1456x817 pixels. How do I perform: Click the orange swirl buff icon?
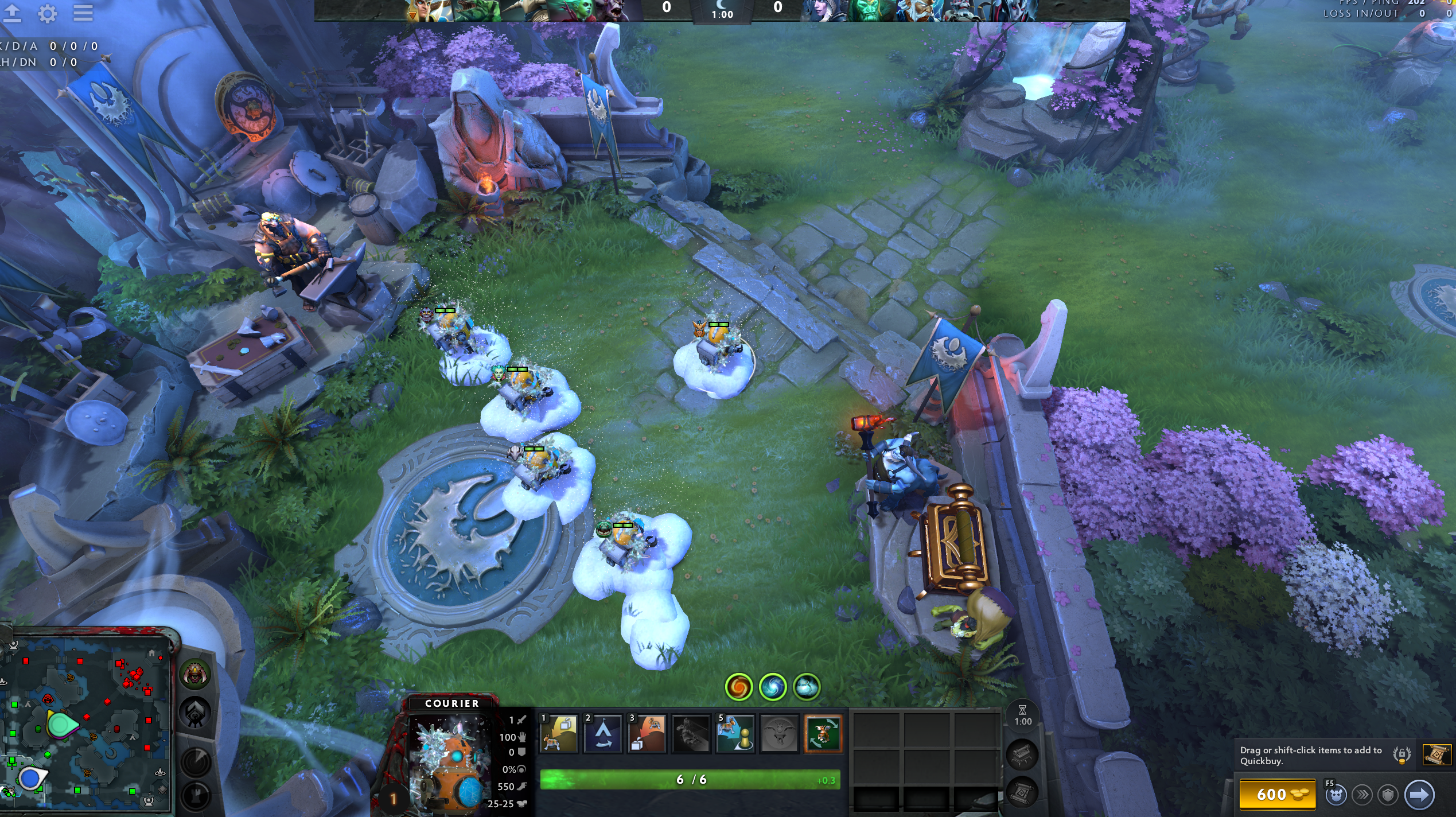tap(739, 687)
